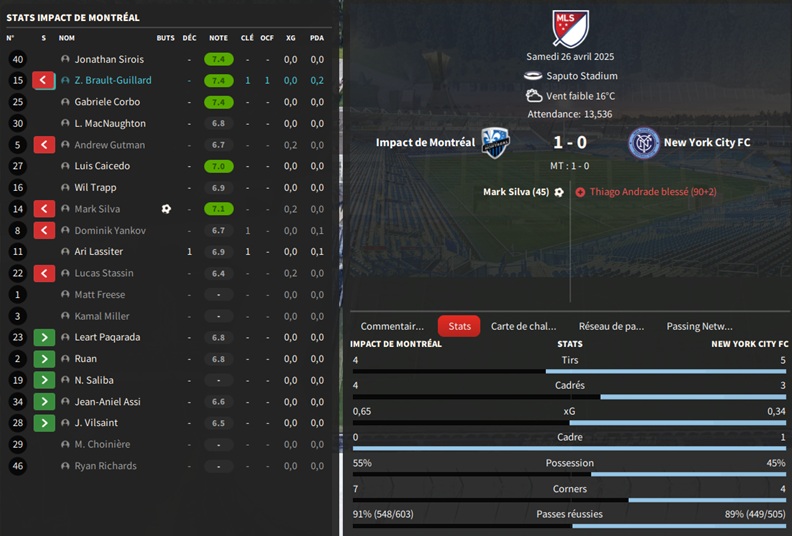
Task: Open substitute Leart Paqarada's entry
Action: click(x=107, y=337)
